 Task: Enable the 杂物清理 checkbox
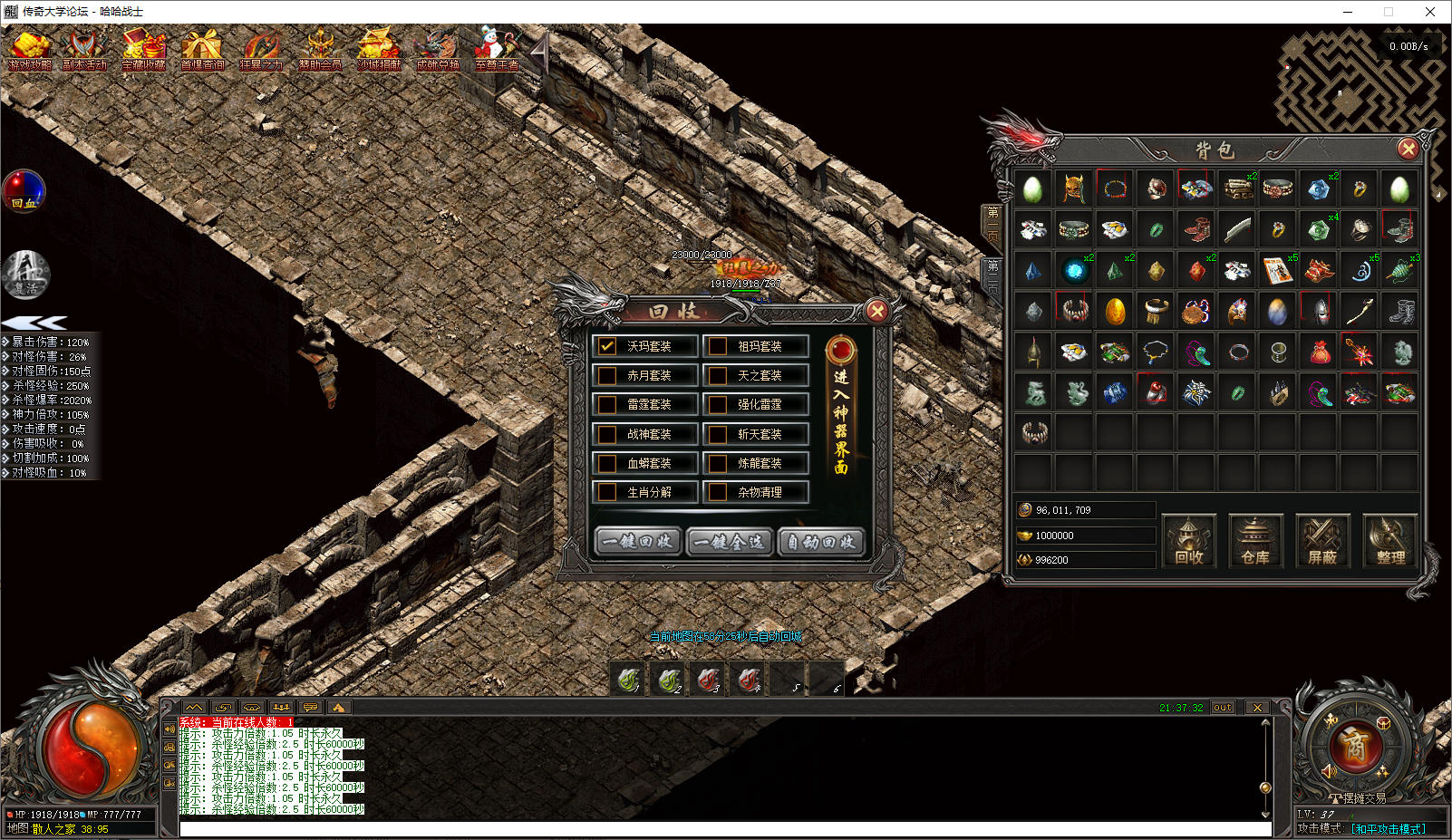[718, 492]
